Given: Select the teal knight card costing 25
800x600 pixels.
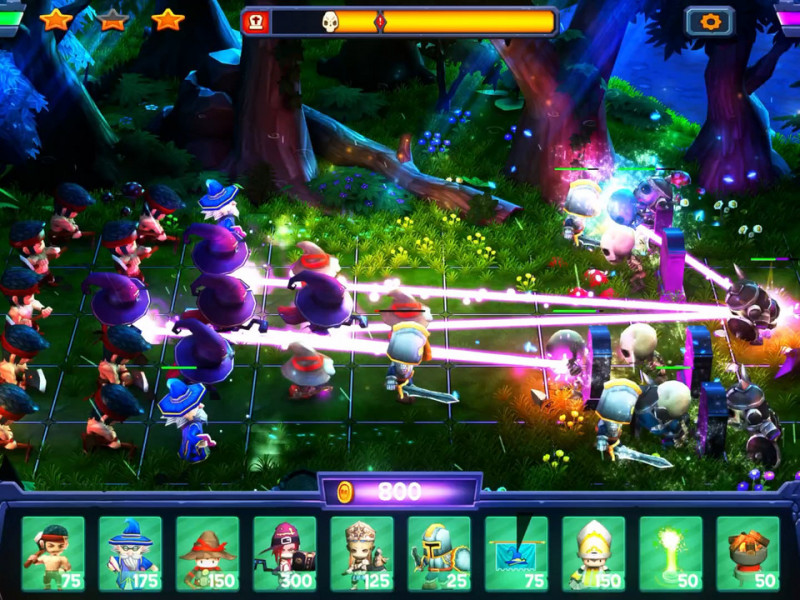Looking at the screenshot, I should click(439, 553).
